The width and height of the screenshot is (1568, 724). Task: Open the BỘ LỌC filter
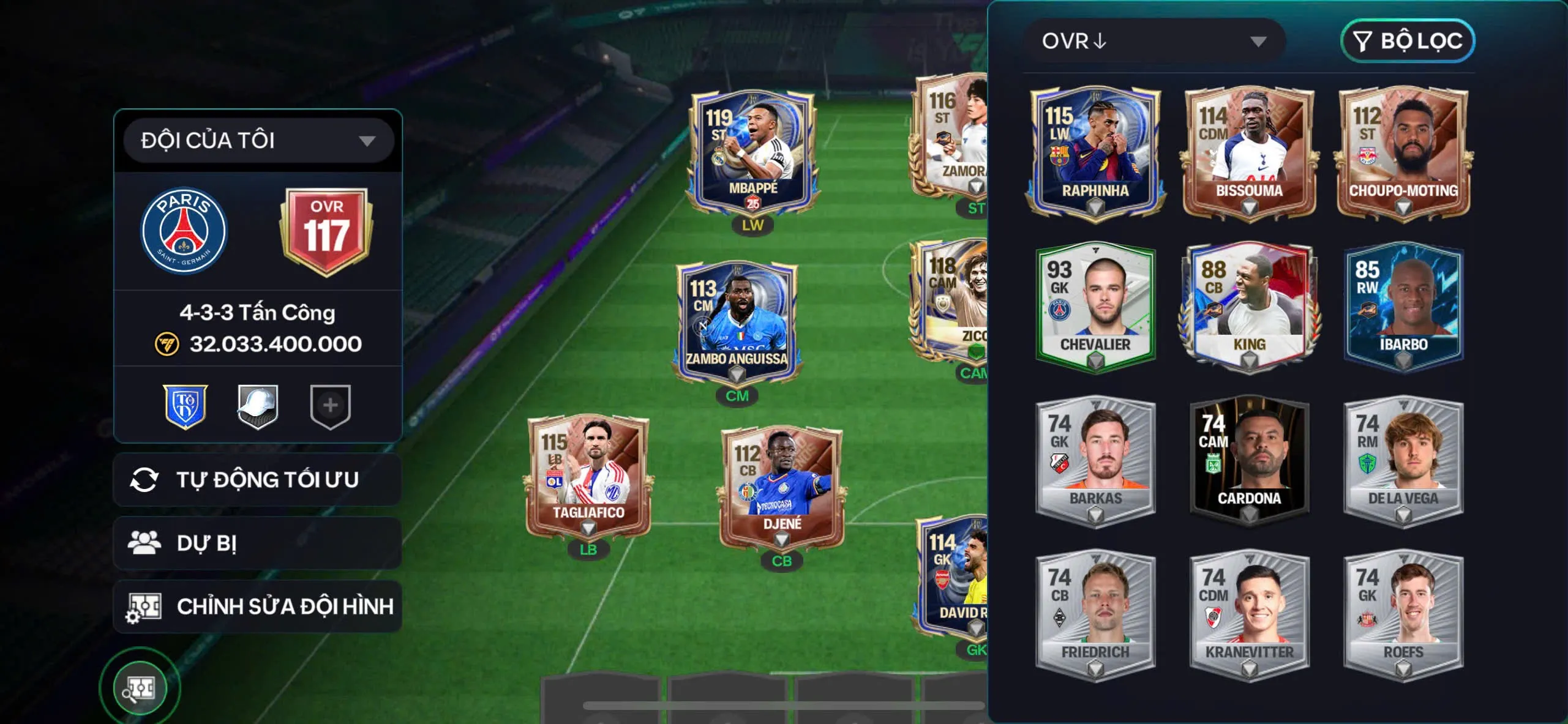point(1407,41)
